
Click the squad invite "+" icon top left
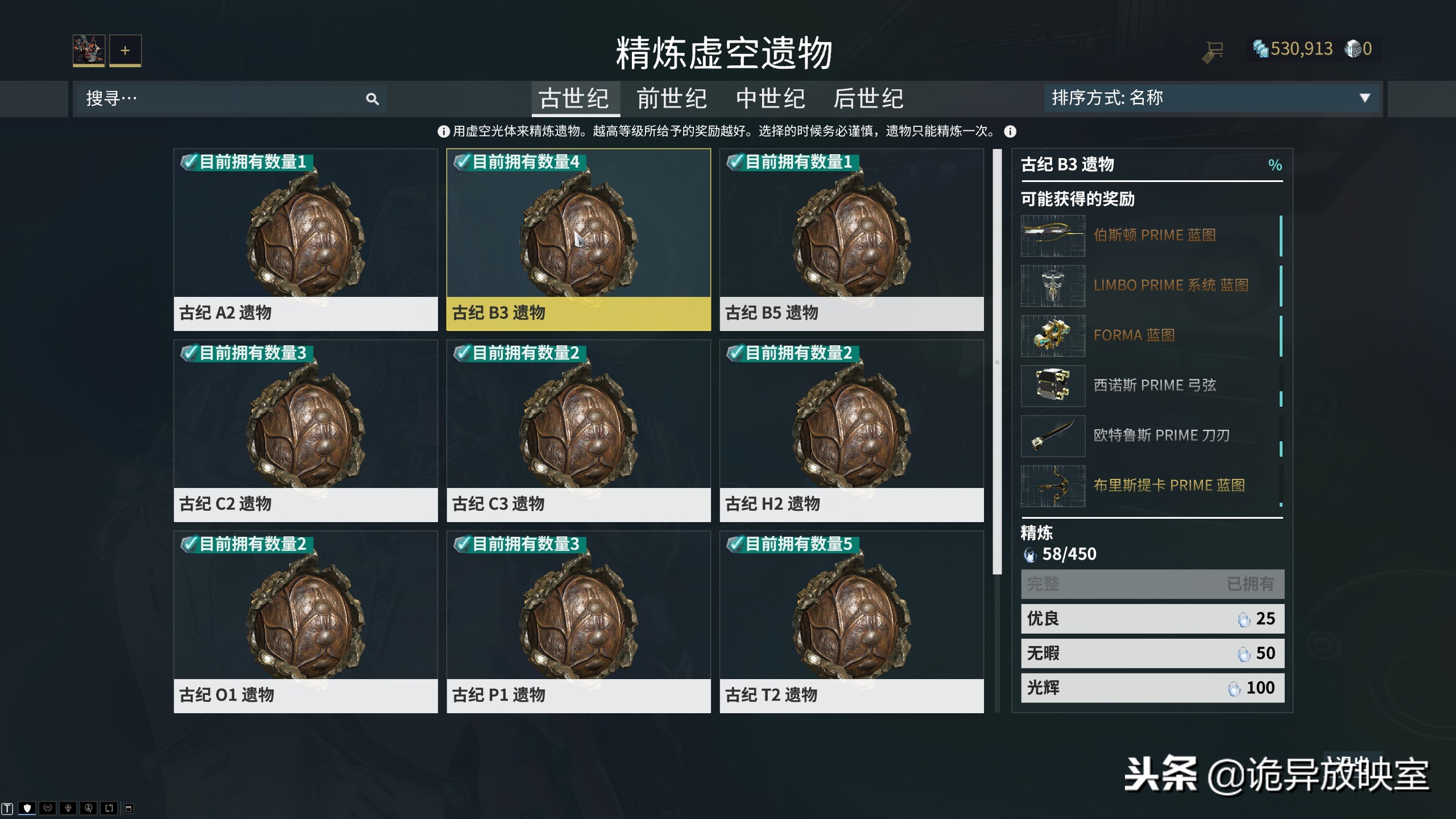pos(125,50)
